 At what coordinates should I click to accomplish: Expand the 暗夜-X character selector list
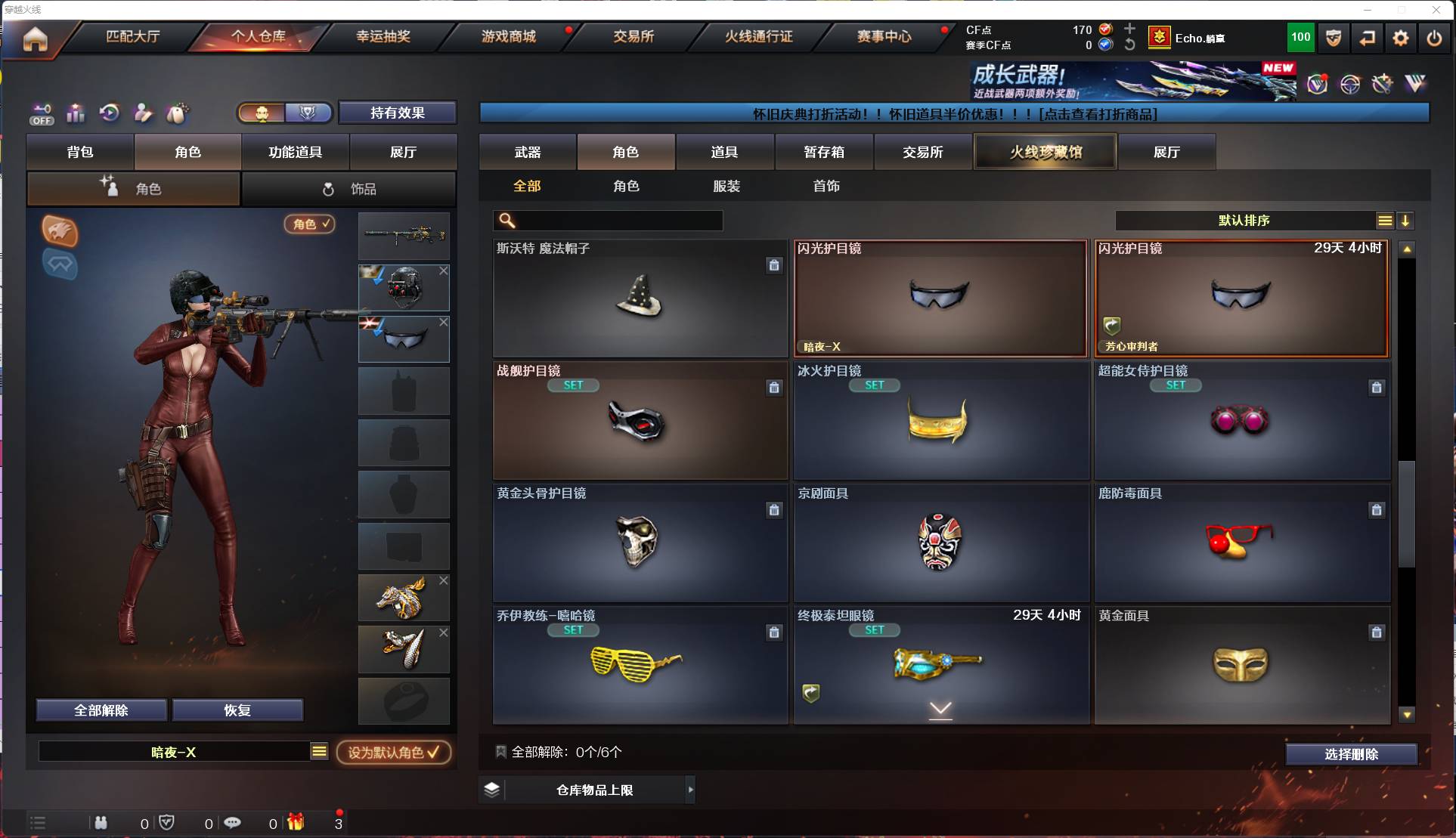(320, 752)
